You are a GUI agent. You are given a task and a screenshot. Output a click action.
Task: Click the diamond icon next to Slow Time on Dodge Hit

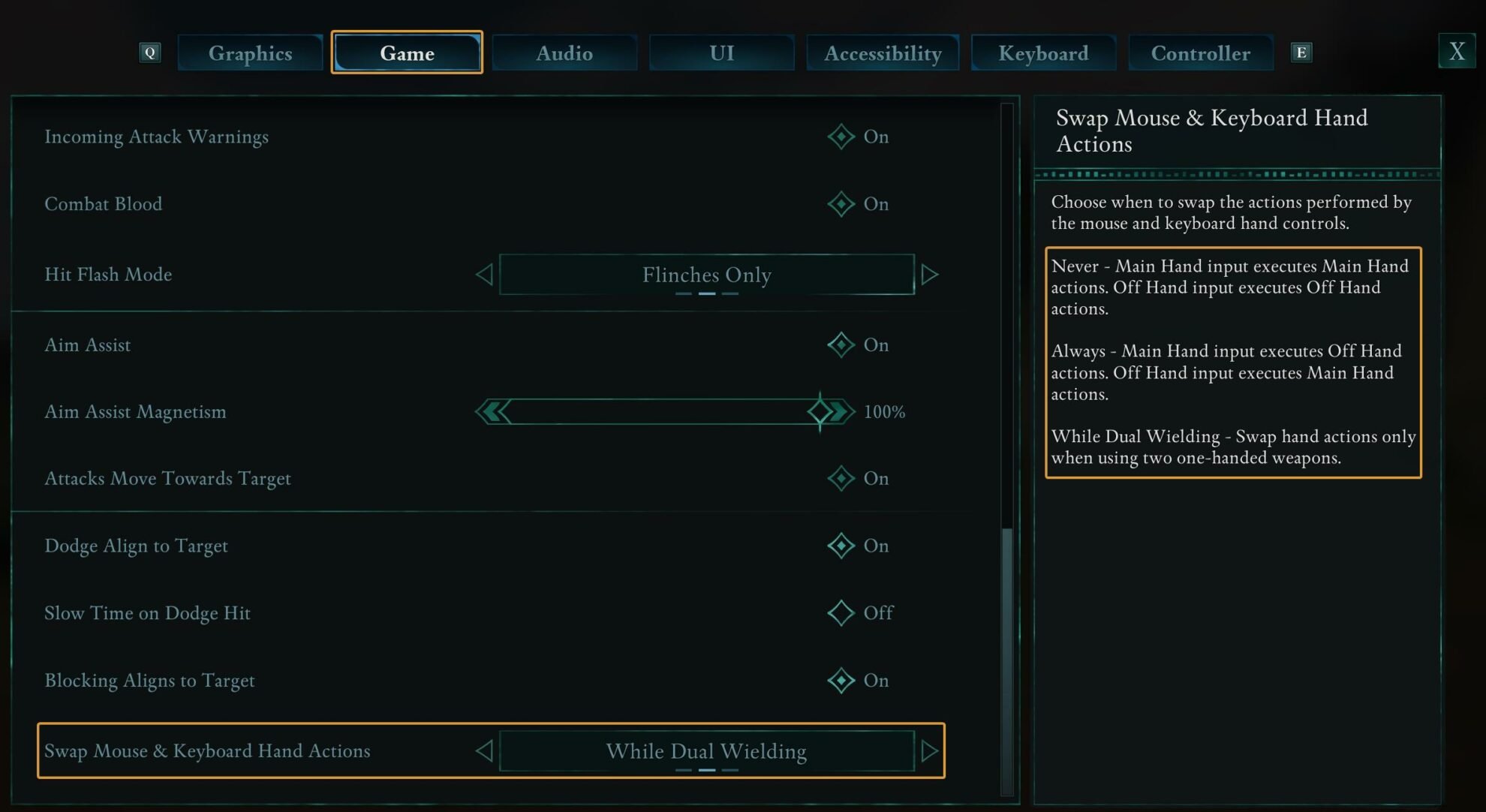841,612
